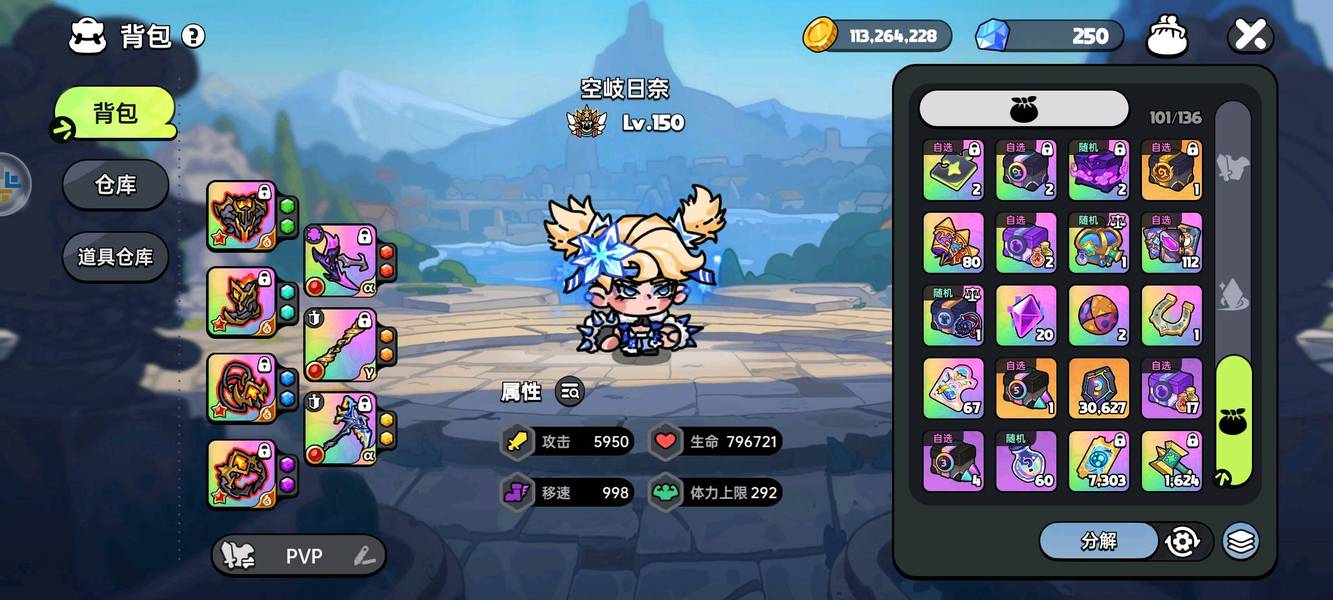The image size is (1333, 600).
Task: Click the stacked layers icon beside 分解
Action: point(1240,541)
